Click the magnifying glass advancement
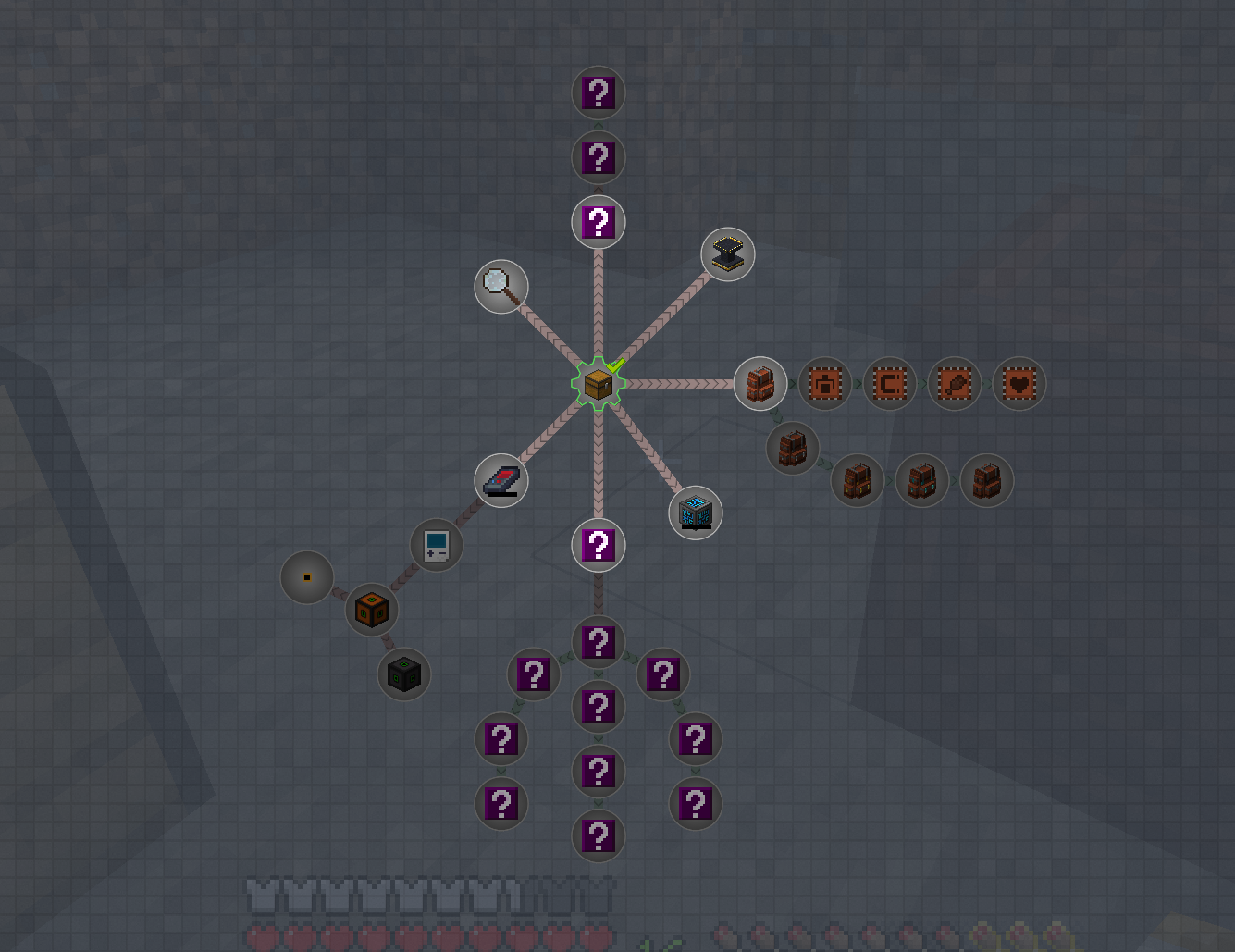 500,287
